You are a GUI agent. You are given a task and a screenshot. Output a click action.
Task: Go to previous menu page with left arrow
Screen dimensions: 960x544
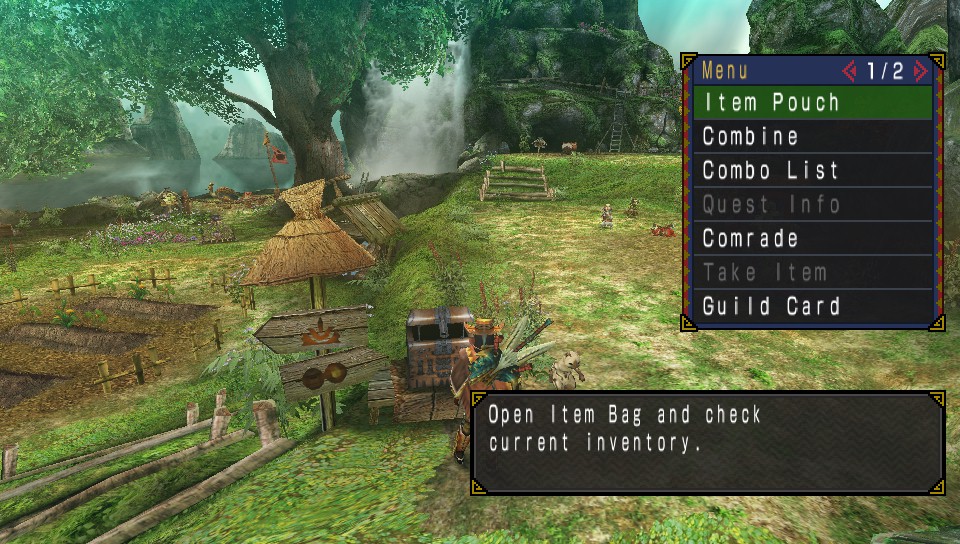(x=850, y=71)
